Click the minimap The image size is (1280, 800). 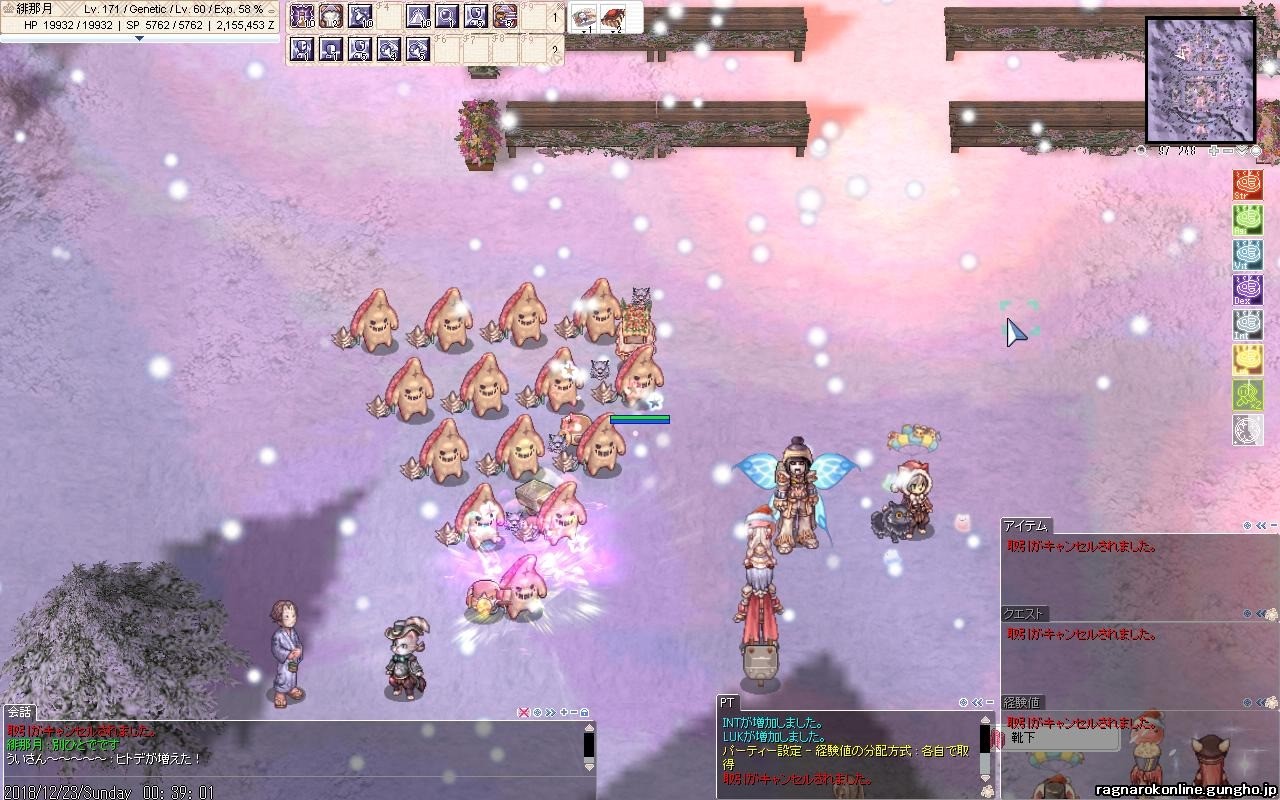tap(1199, 79)
